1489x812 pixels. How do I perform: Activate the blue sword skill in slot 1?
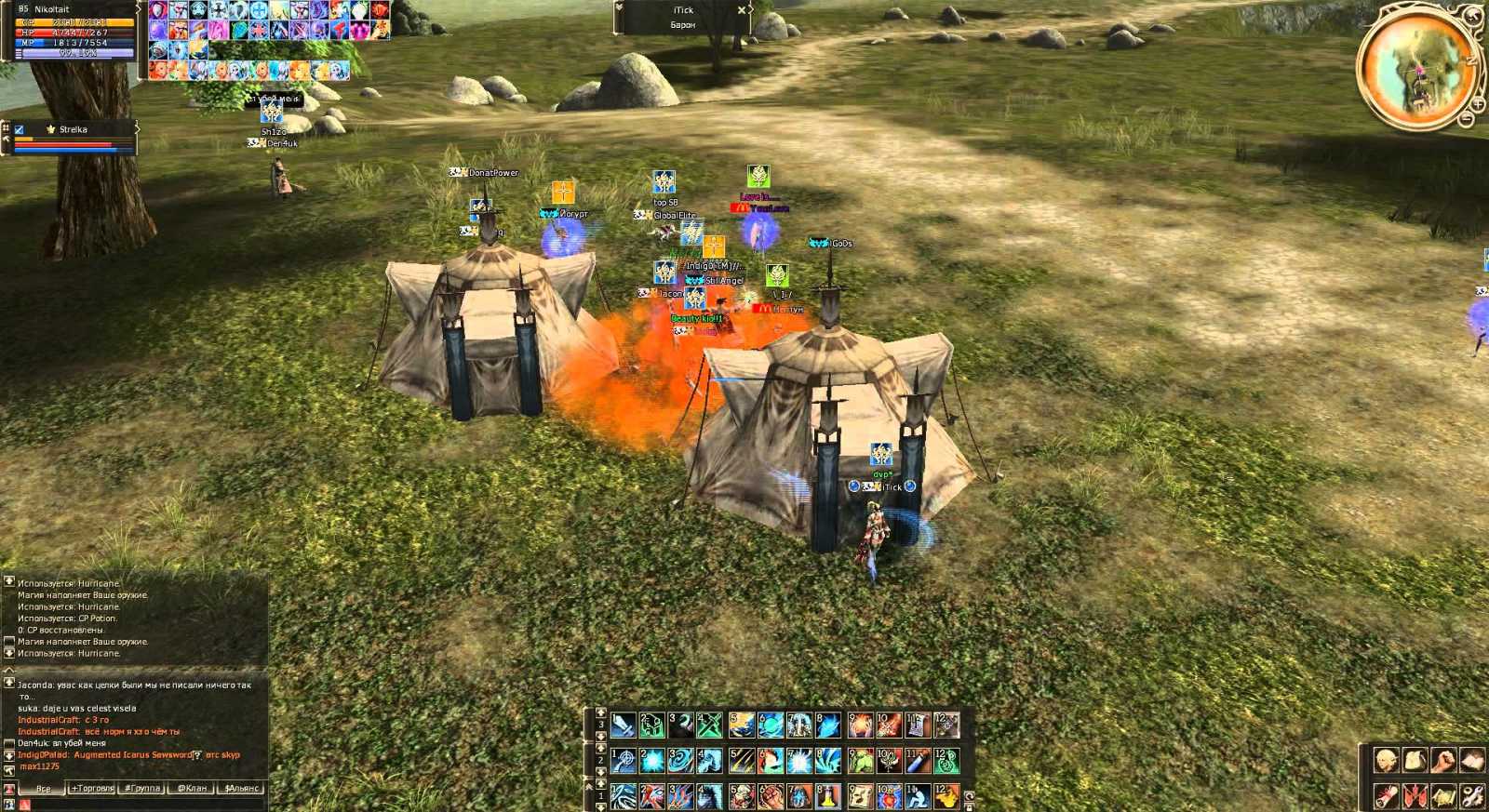coord(623,725)
